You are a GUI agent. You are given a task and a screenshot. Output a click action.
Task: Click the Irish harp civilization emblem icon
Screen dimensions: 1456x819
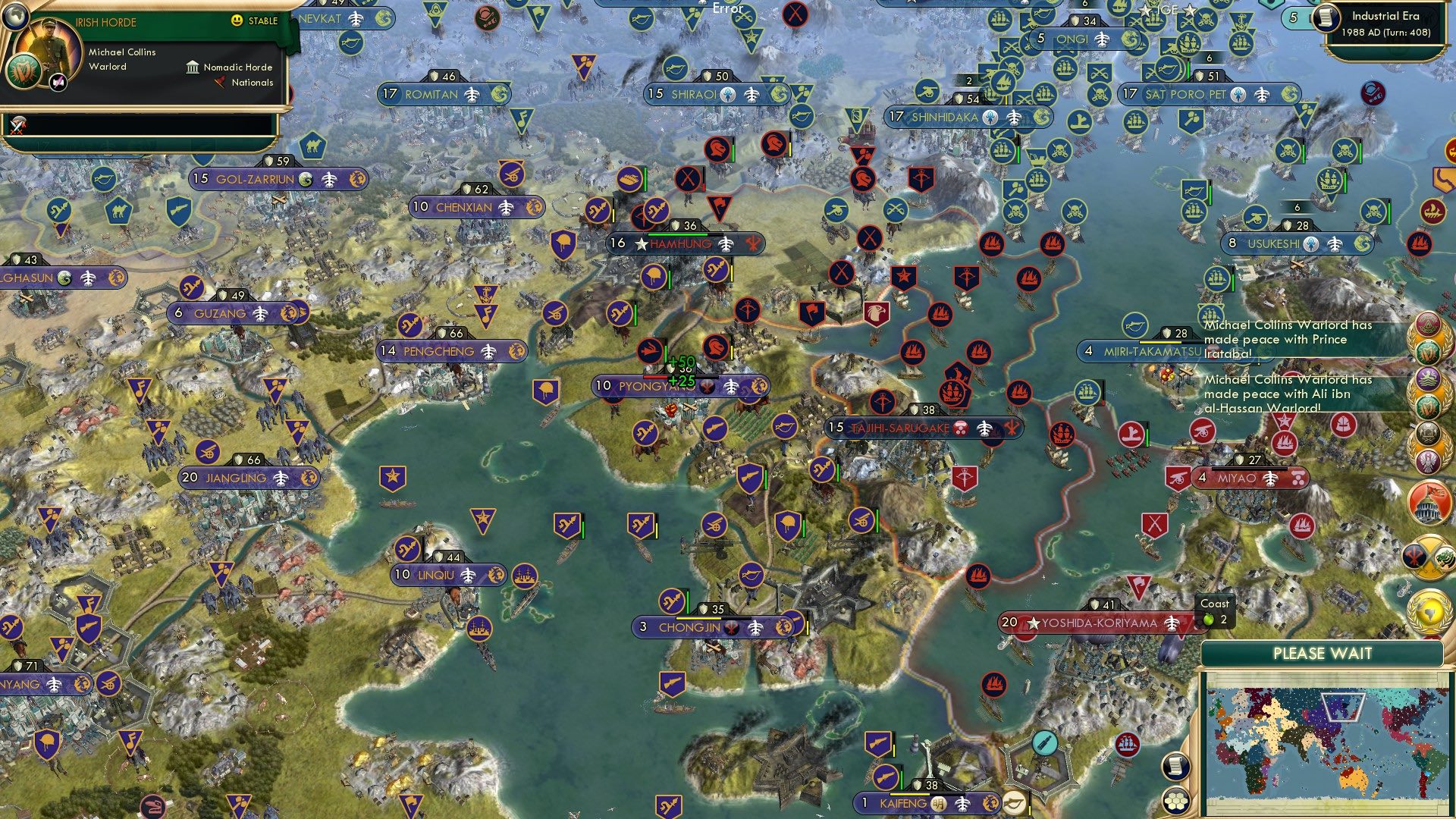click(x=24, y=71)
